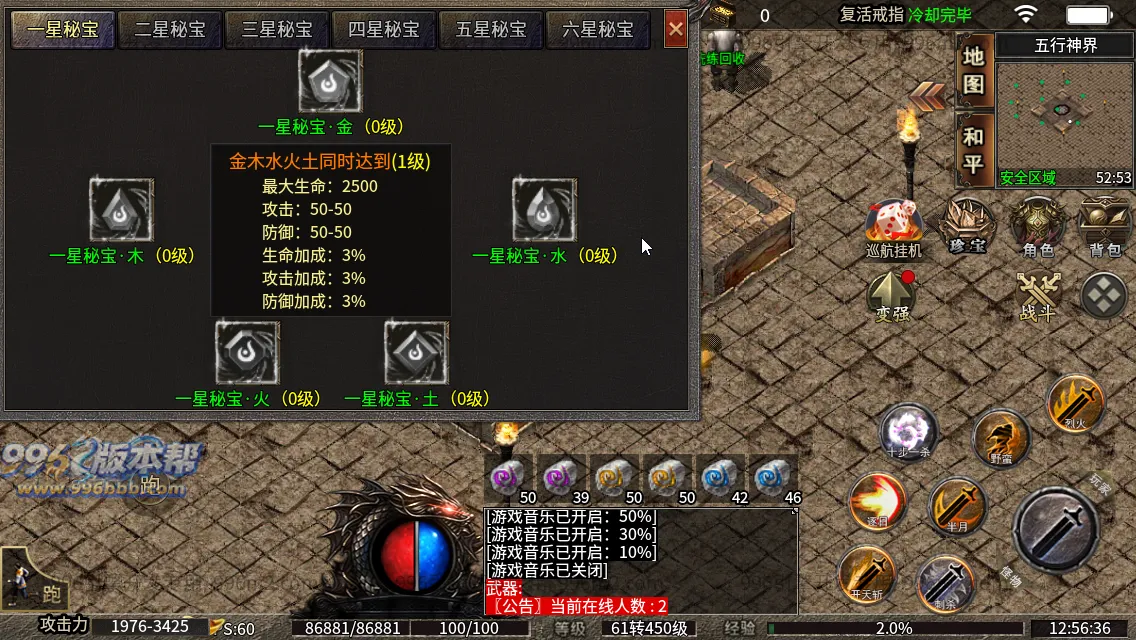Activate 巡航挂机 auto-play dice icon
Screen dimensions: 1136x640
(x=894, y=225)
